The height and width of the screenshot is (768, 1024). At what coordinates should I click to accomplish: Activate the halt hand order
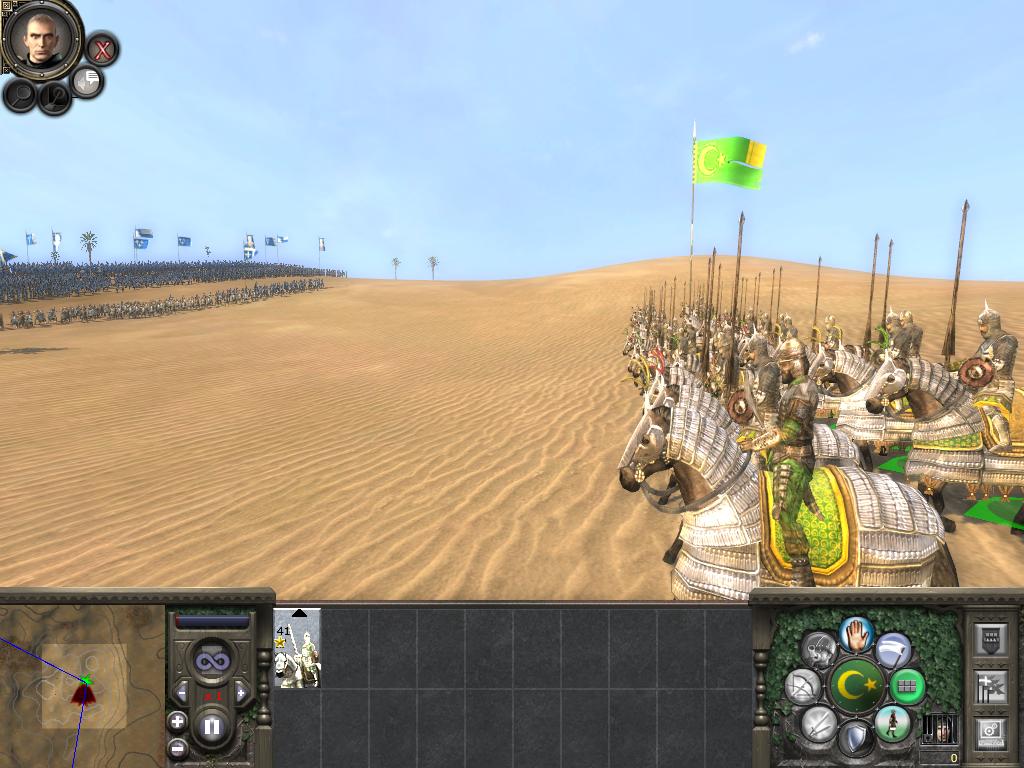coord(856,633)
